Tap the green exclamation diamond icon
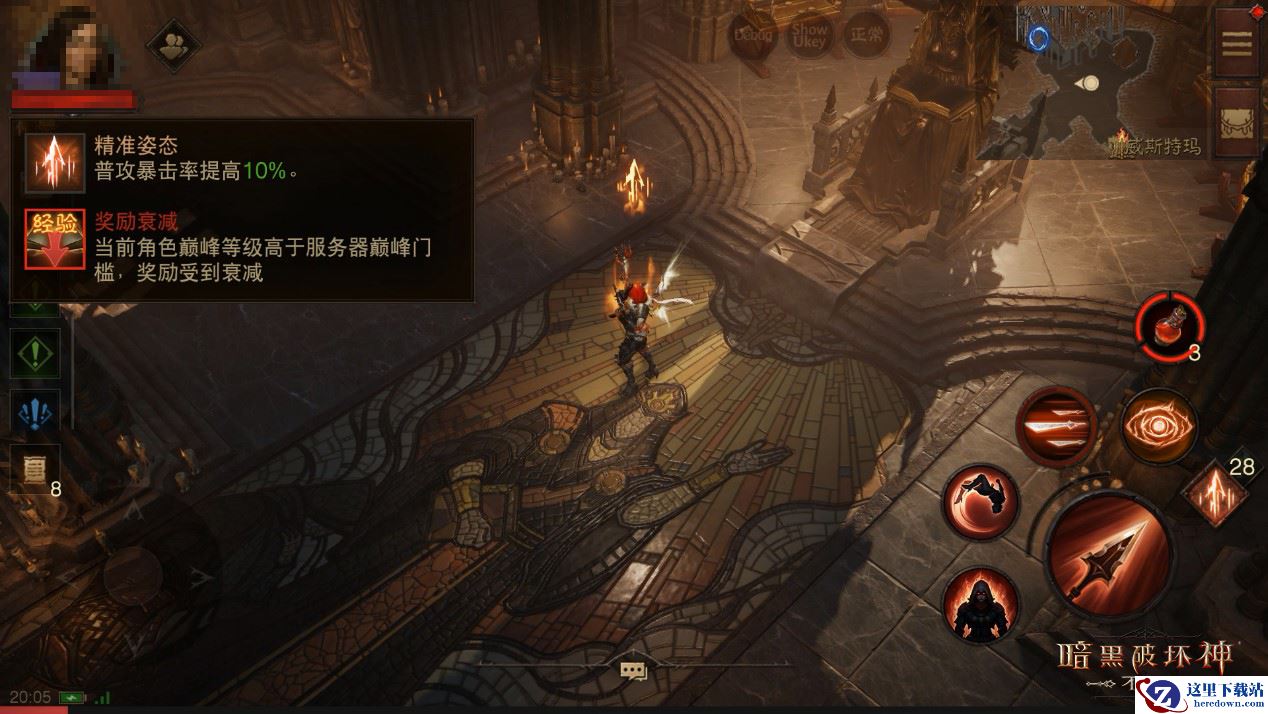 35,353
